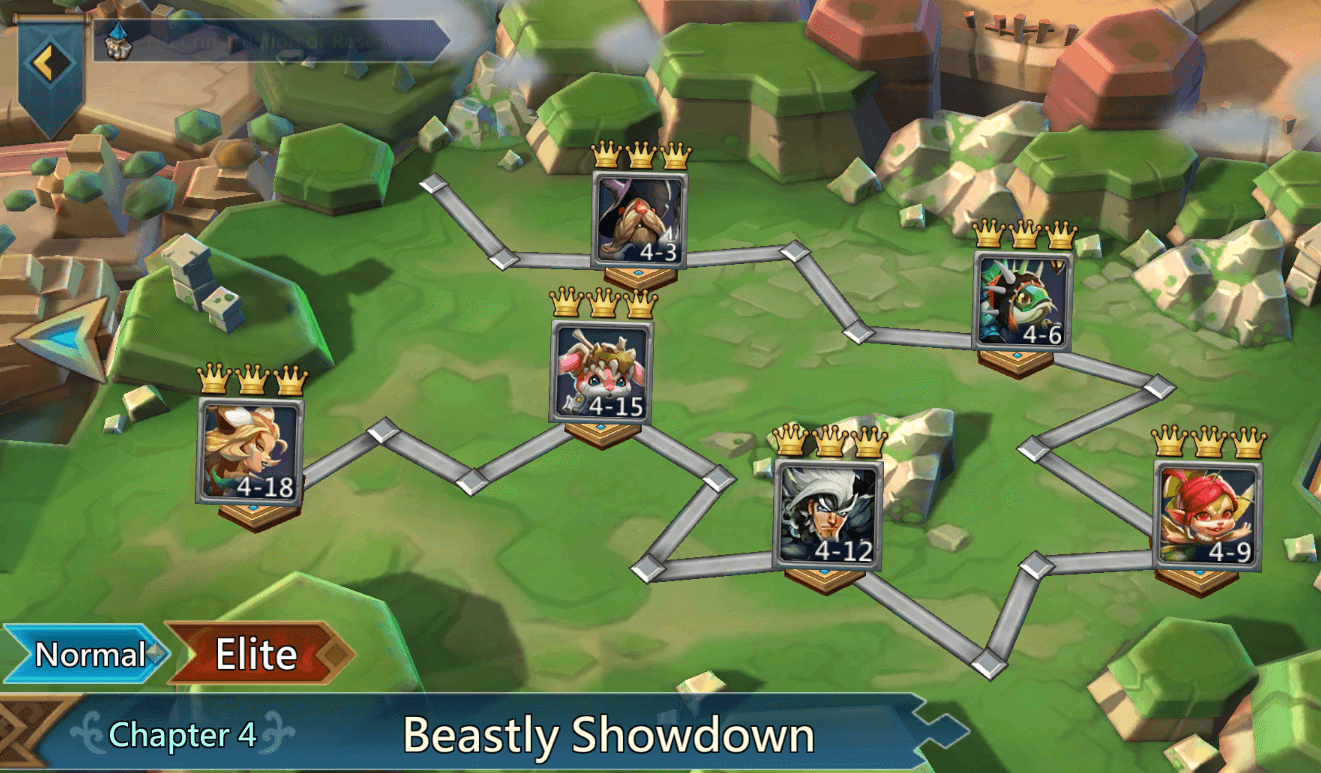
Task: Open stage 4-3 tile
Action: click(x=640, y=220)
